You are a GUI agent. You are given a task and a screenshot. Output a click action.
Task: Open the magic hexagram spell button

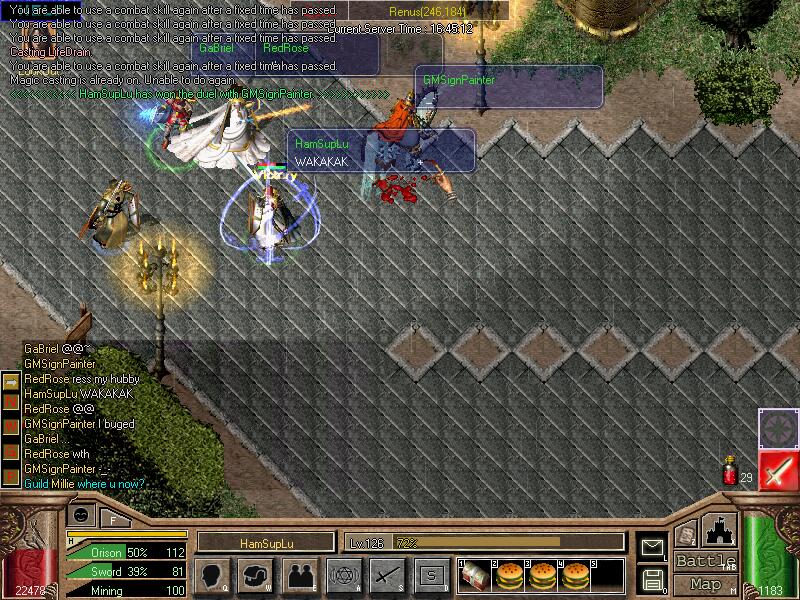(343, 574)
